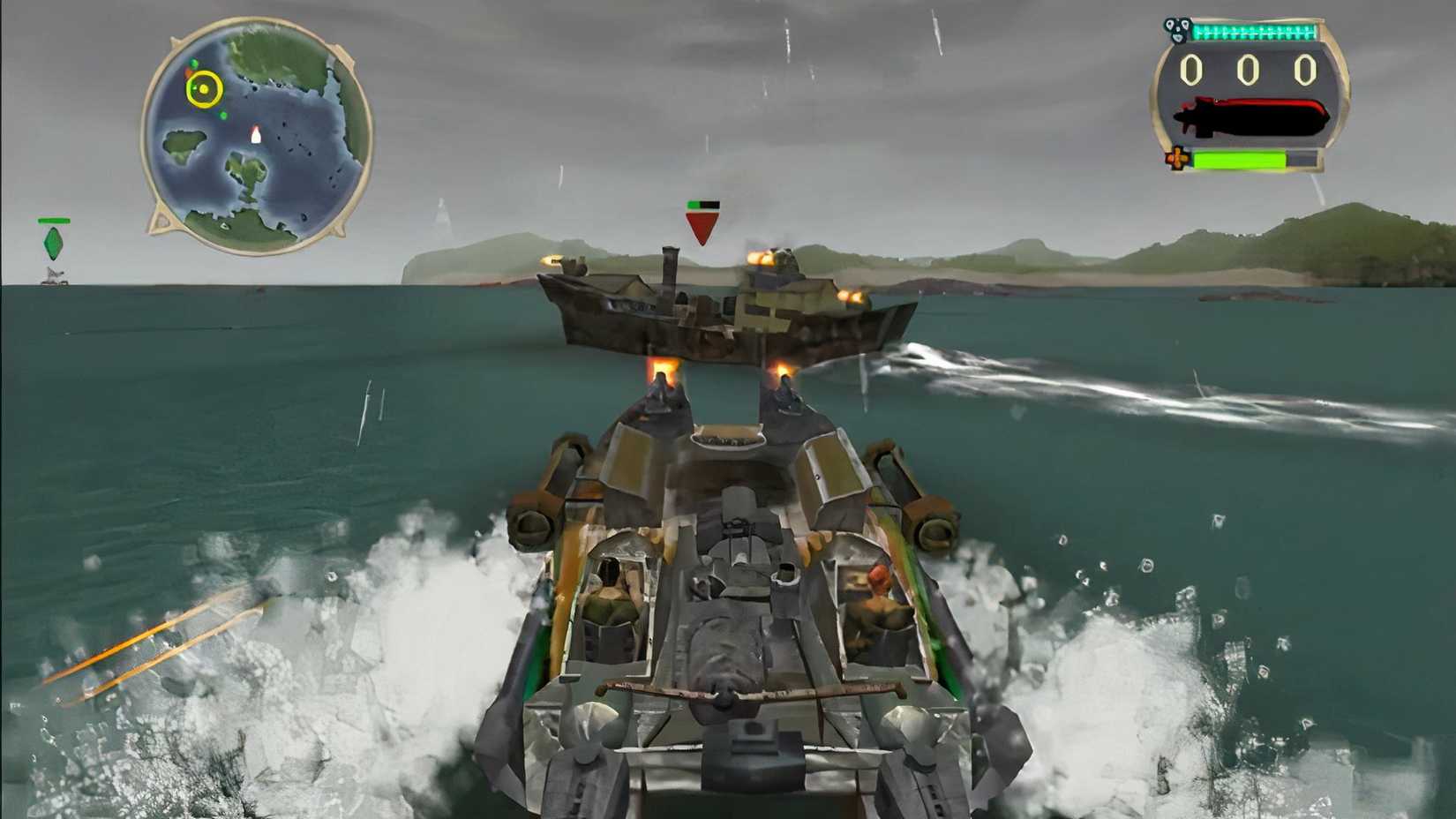This screenshot has height=819, width=1456.
Task: Click the white player arrow on the minimap
Action: click(256, 135)
